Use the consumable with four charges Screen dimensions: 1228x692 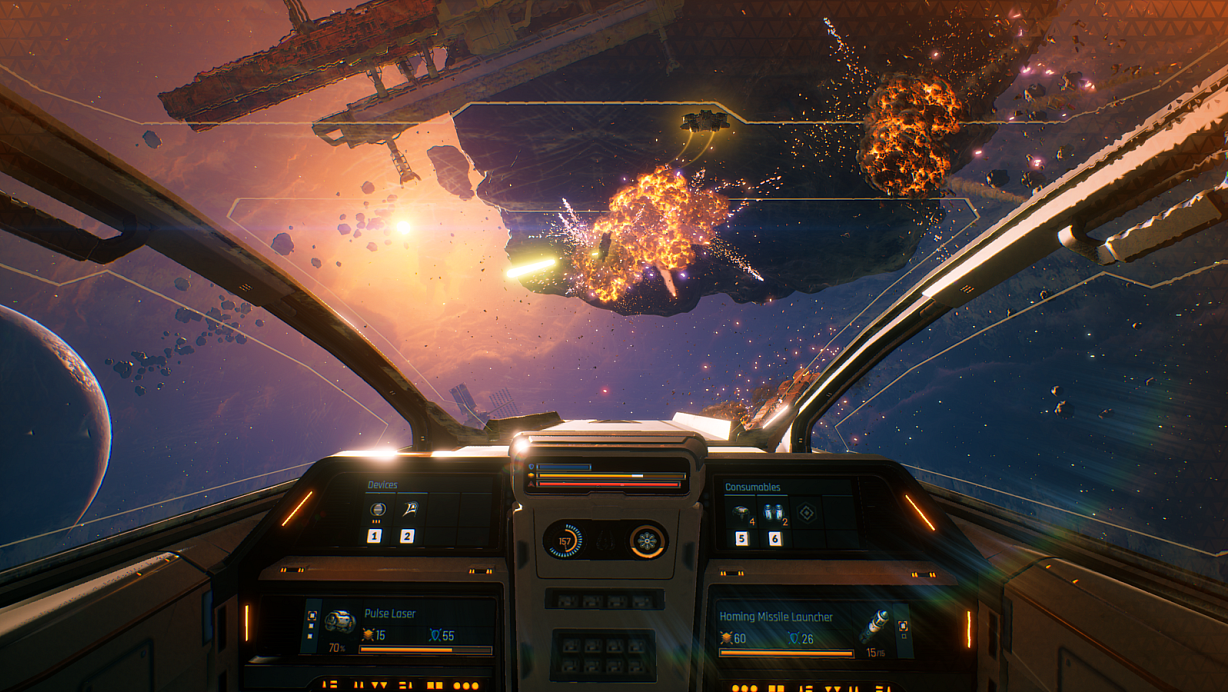741,513
